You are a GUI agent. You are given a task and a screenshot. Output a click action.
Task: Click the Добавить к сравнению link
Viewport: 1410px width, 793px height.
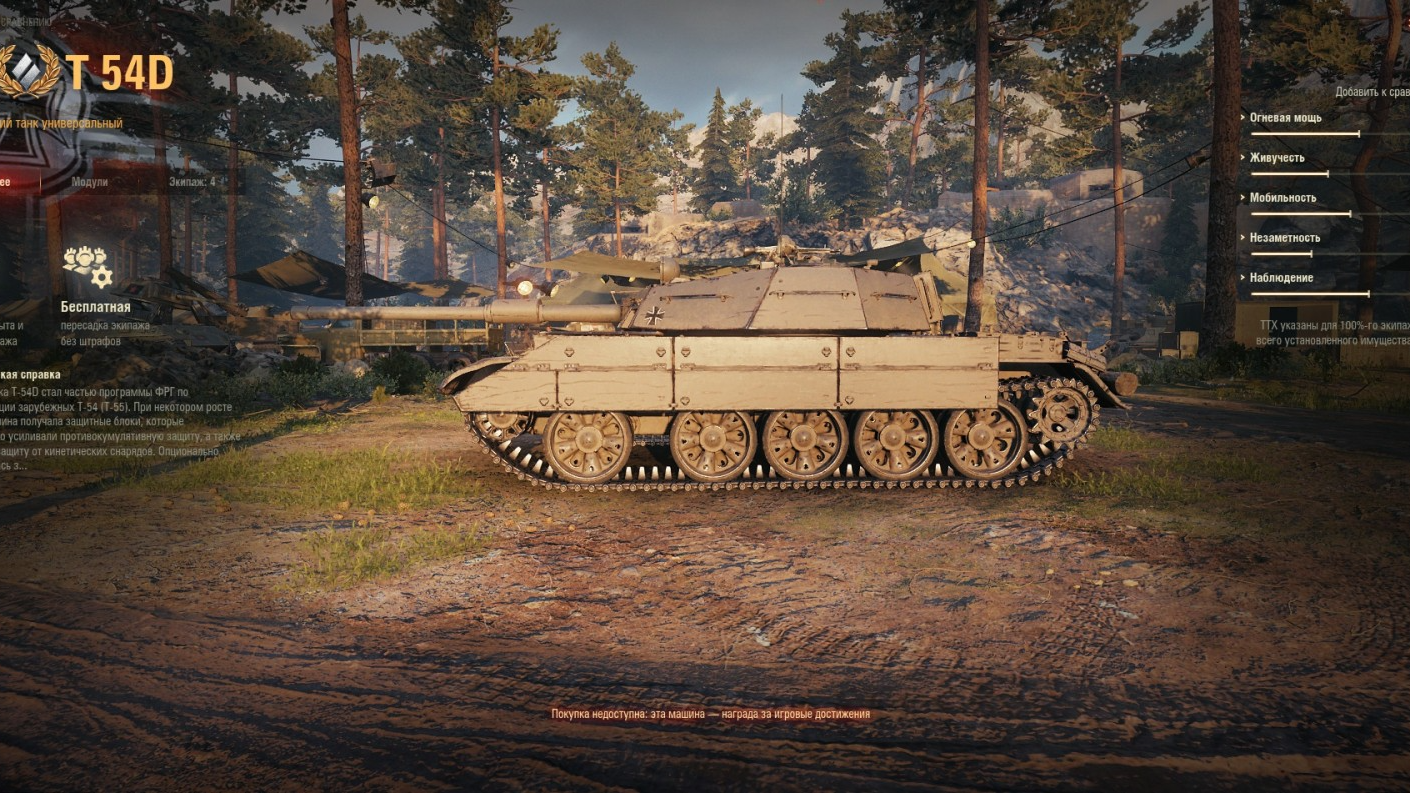pyautogui.click(x=1373, y=91)
